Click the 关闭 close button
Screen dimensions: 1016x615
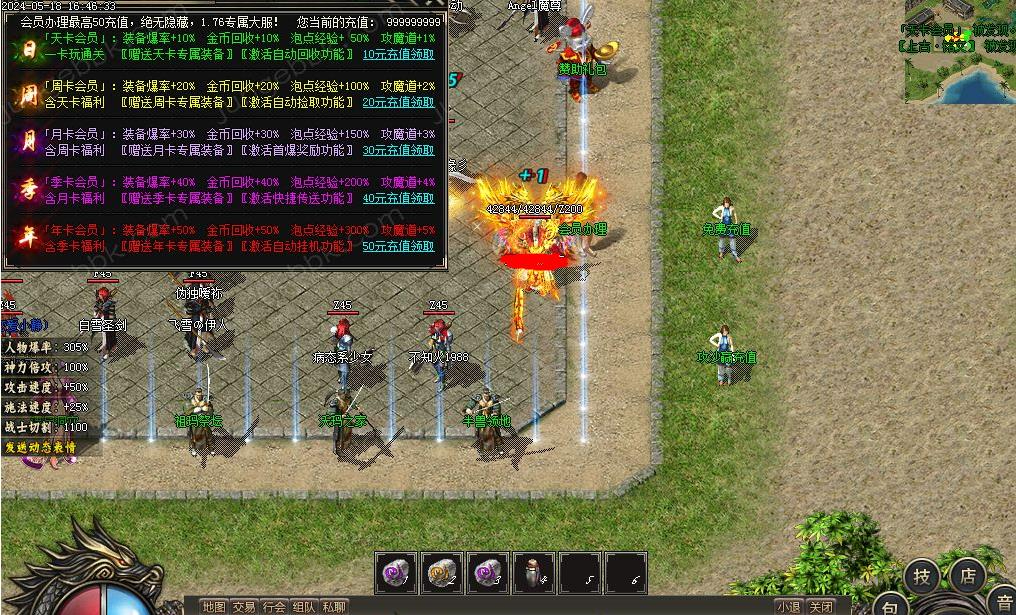pyautogui.click(x=821, y=606)
